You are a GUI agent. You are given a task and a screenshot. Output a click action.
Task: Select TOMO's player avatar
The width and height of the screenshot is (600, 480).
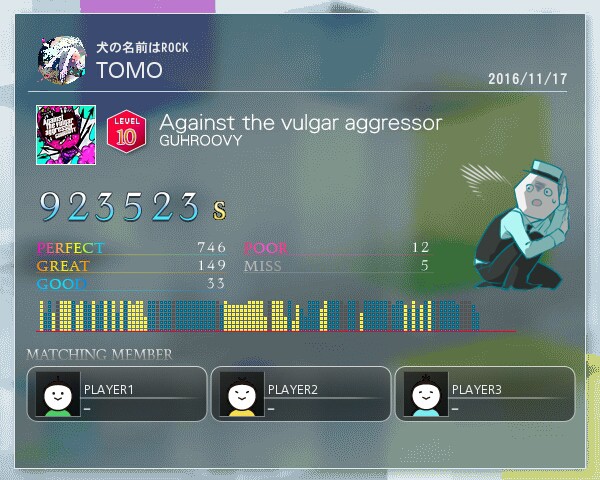[63, 61]
